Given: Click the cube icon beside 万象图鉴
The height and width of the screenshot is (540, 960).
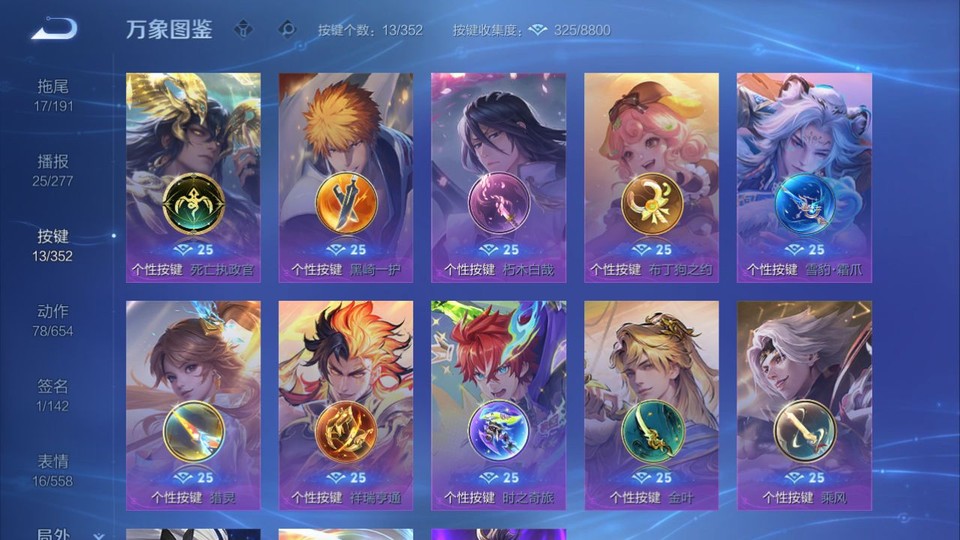Looking at the screenshot, I should click(243, 29).
